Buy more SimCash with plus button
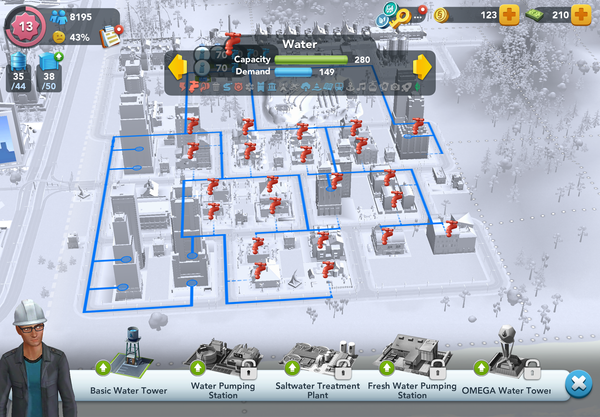Viewport: 600px width, 417px height. pyautogui.click(x=581, y=15)
